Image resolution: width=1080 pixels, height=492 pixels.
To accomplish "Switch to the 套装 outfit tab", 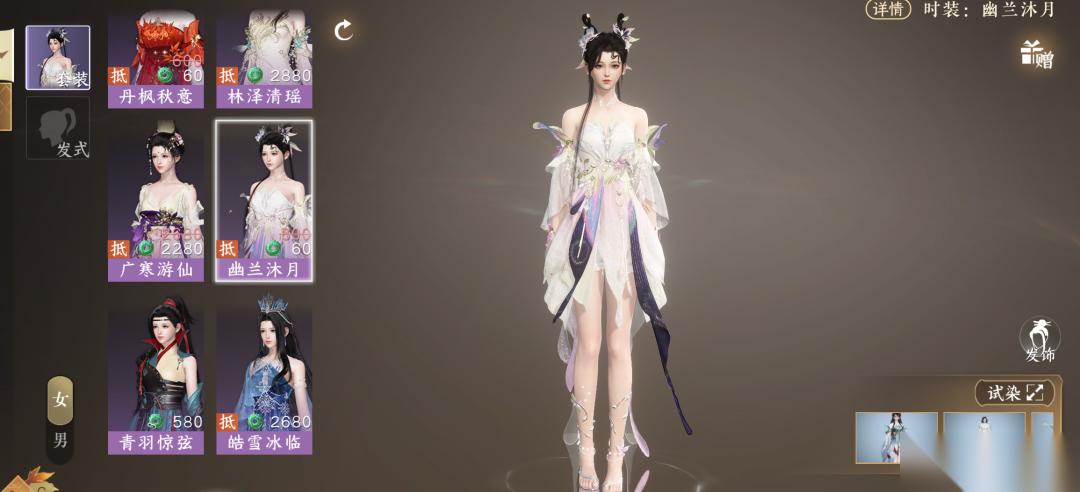I will [x=58, y=57].
